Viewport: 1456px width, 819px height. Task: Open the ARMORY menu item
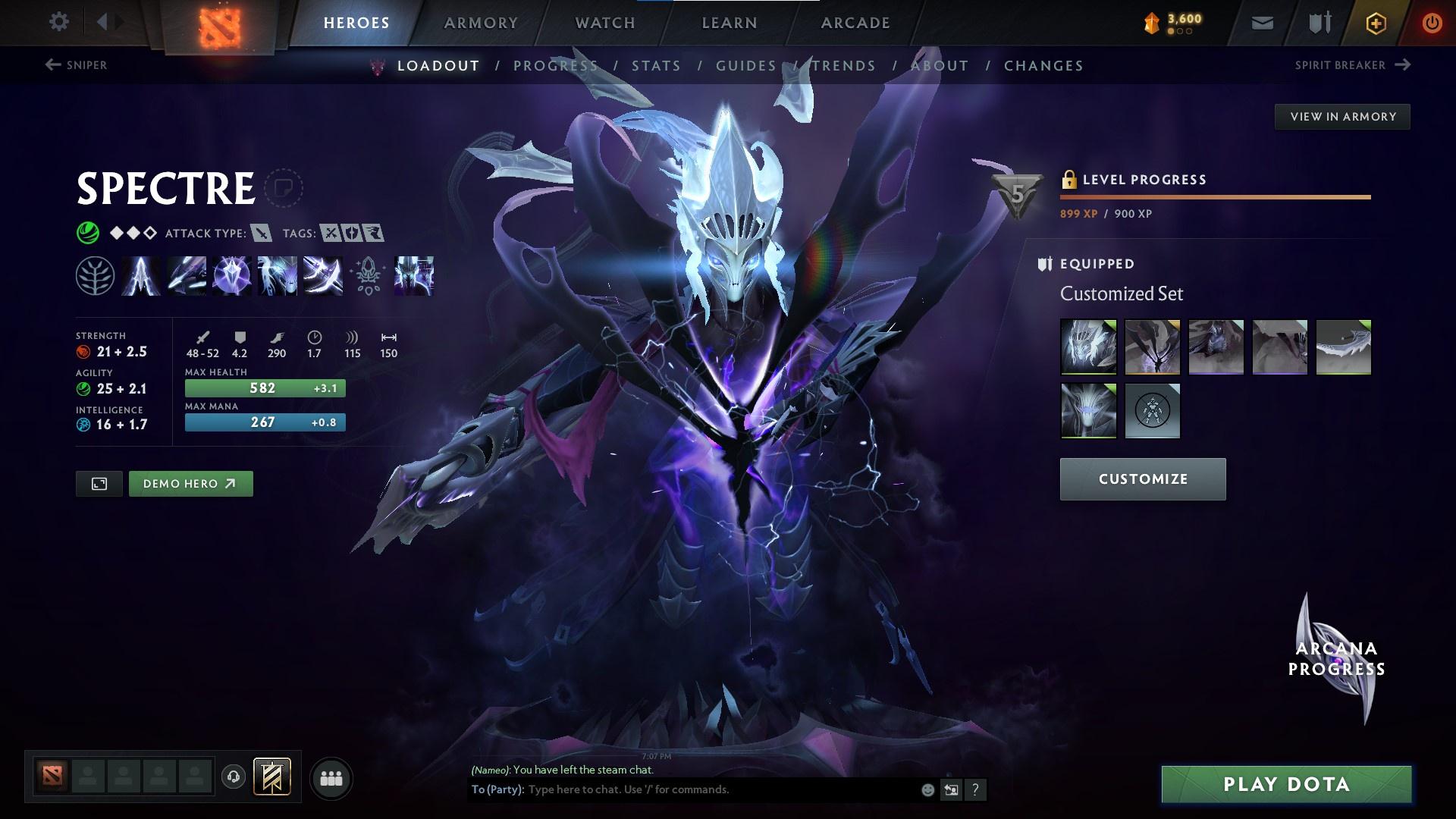(x=481, y=23)
